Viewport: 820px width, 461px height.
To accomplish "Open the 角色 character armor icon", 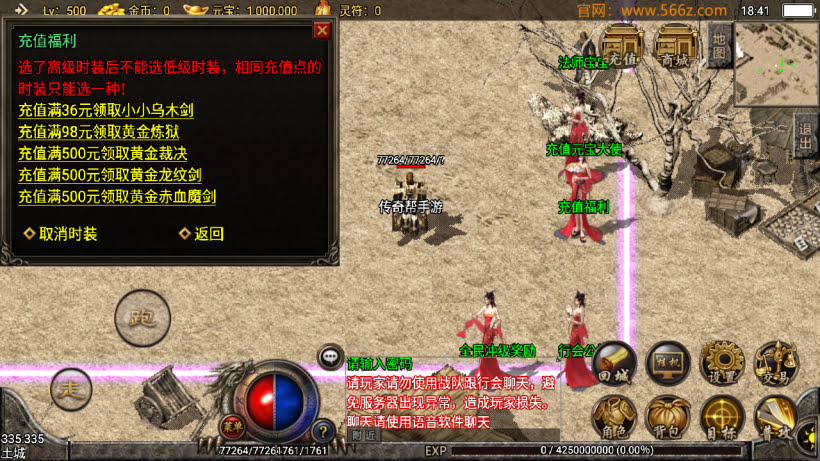I will point(614,416).
